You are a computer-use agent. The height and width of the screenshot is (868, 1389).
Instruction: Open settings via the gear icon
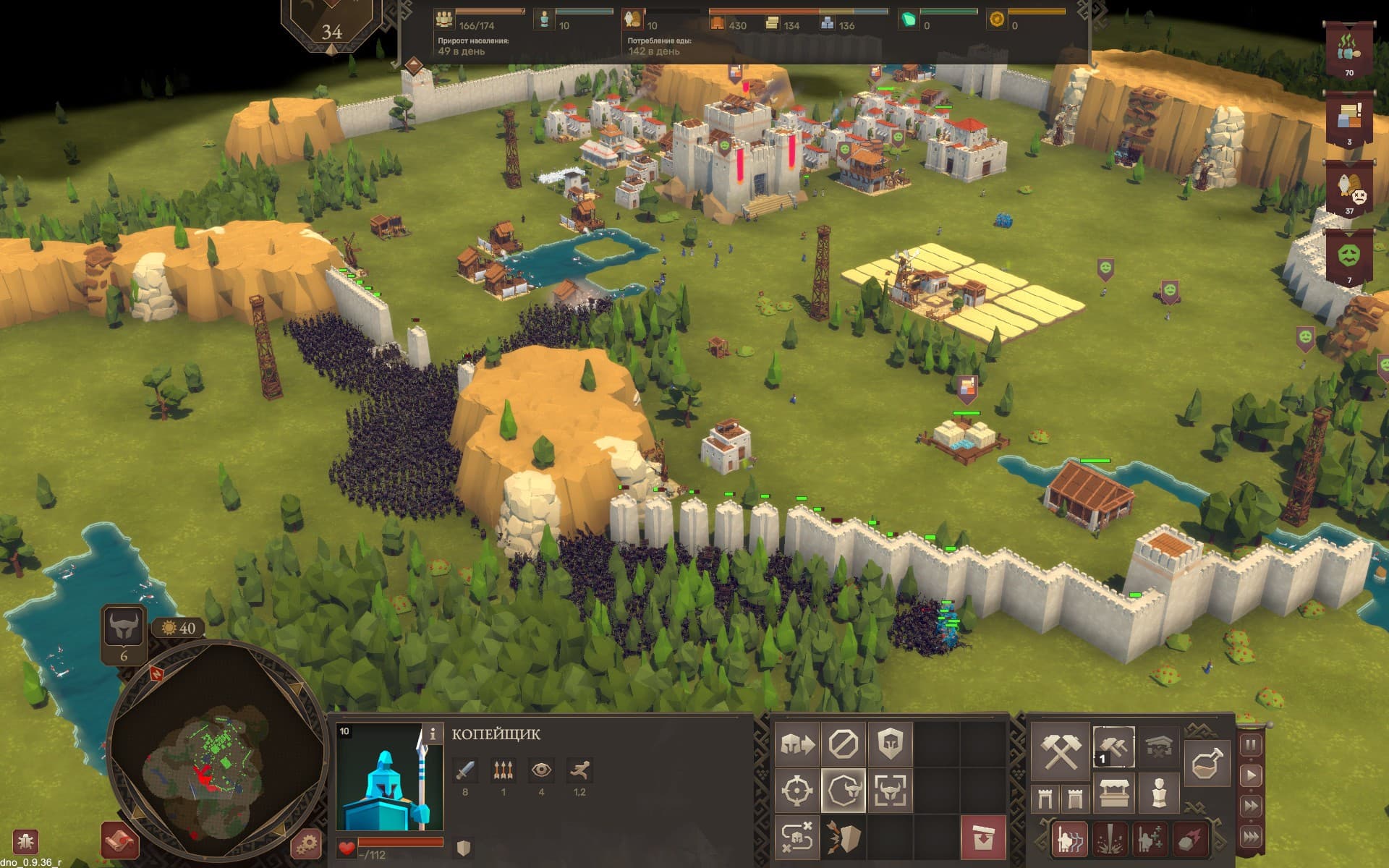coord(306,843)
